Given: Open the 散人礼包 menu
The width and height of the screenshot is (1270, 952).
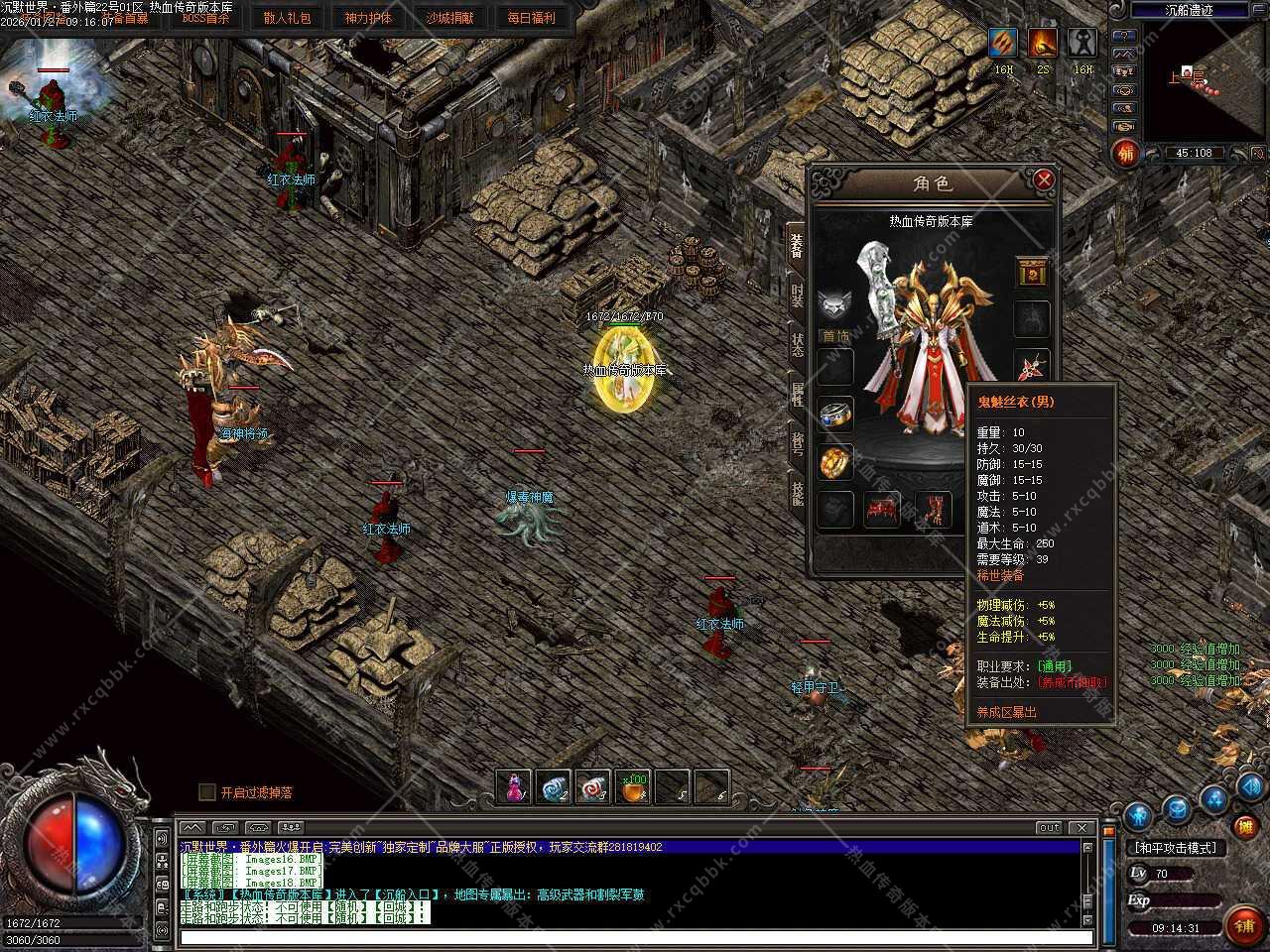Looking at the screenshot, I should tap(288, 18).
